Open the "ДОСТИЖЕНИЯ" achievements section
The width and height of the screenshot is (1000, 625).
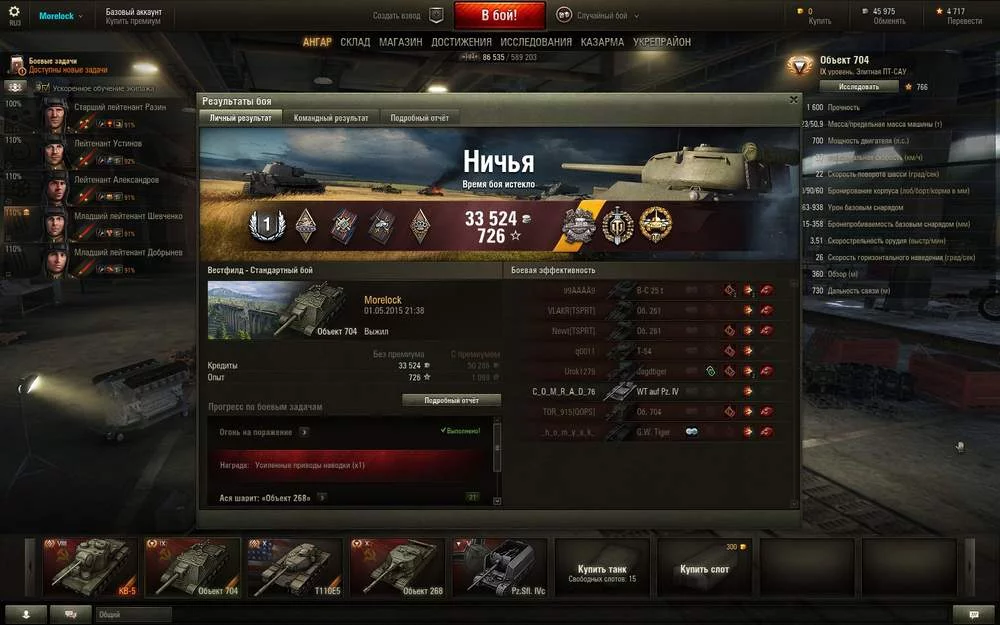point(461,42)
